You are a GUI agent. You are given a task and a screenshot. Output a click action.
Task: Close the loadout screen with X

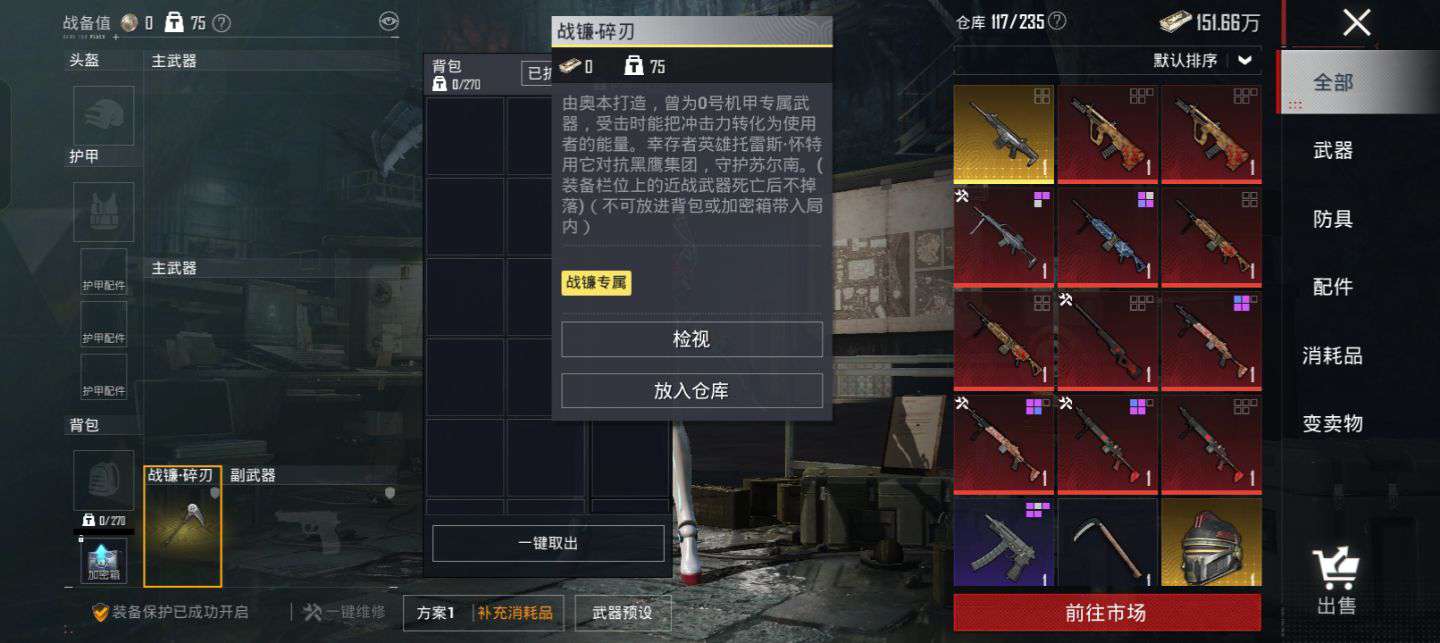point(1356,23)
